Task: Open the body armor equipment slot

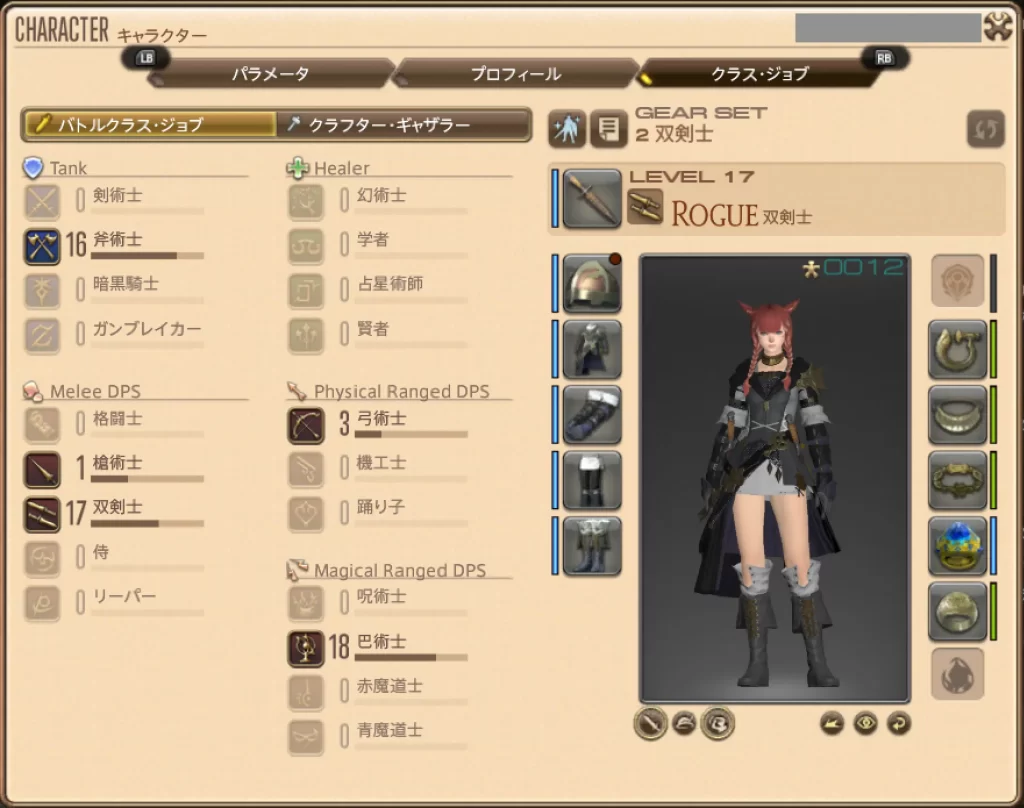Action: click(592, 349)
